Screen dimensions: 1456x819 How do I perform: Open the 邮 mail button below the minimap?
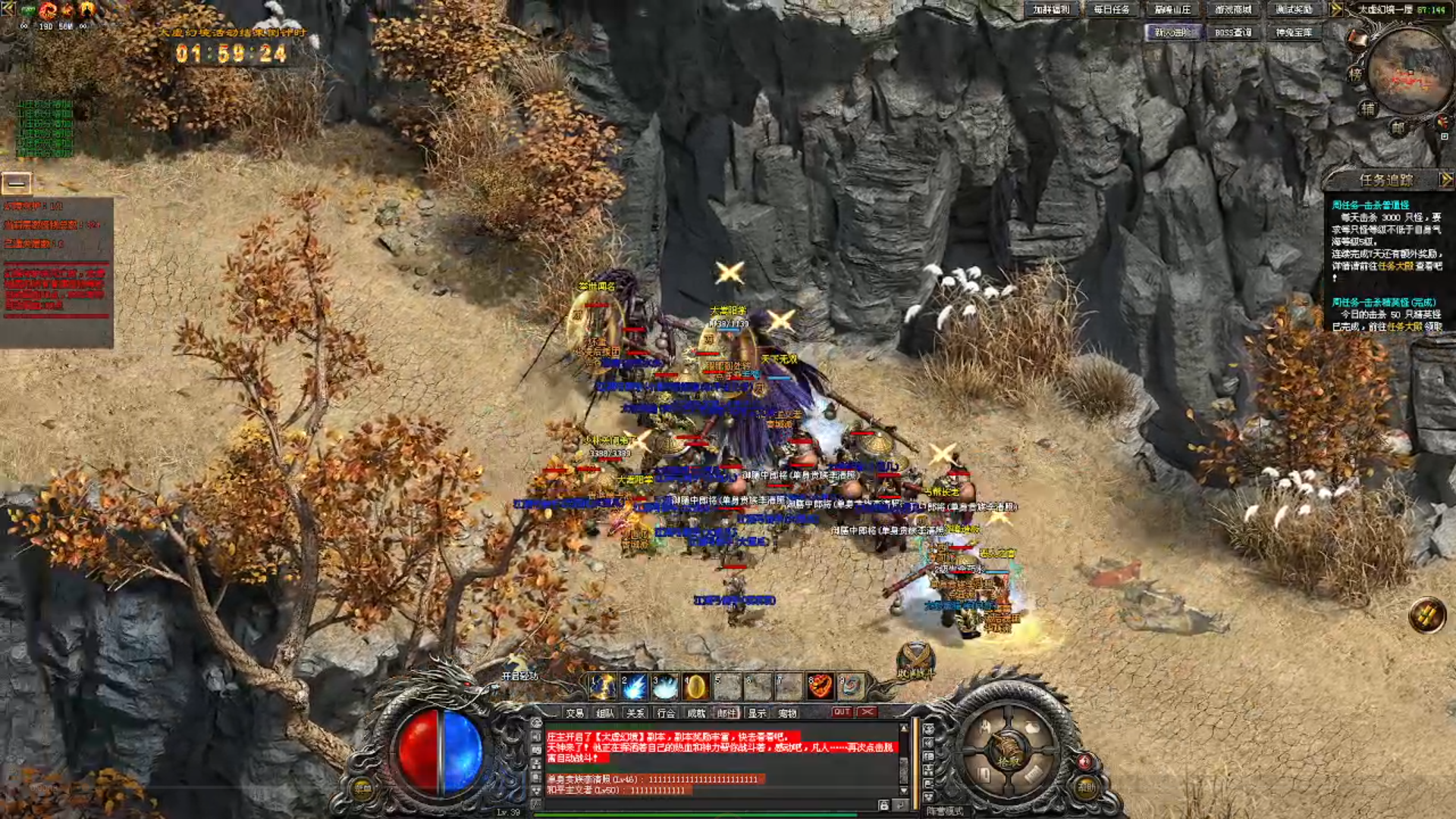1398,128
